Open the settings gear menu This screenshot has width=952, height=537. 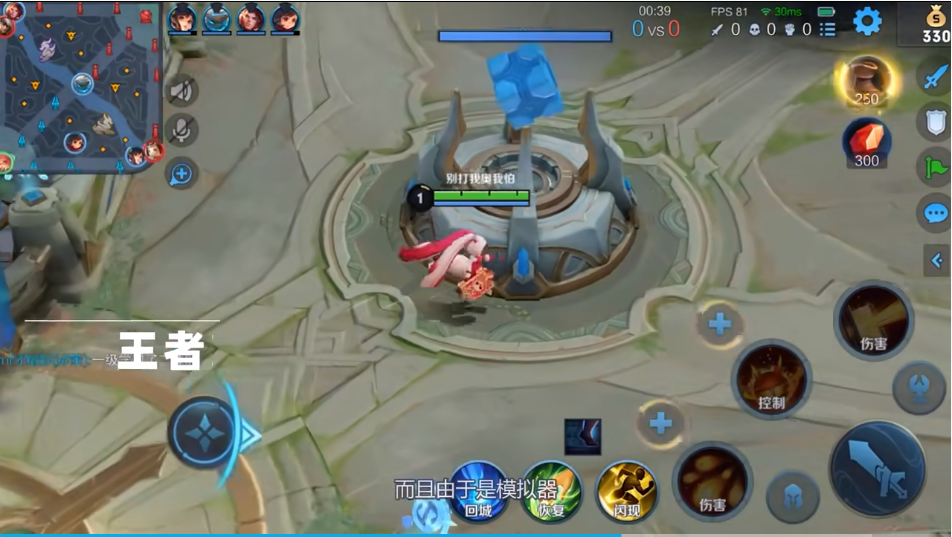click(866, 21)
